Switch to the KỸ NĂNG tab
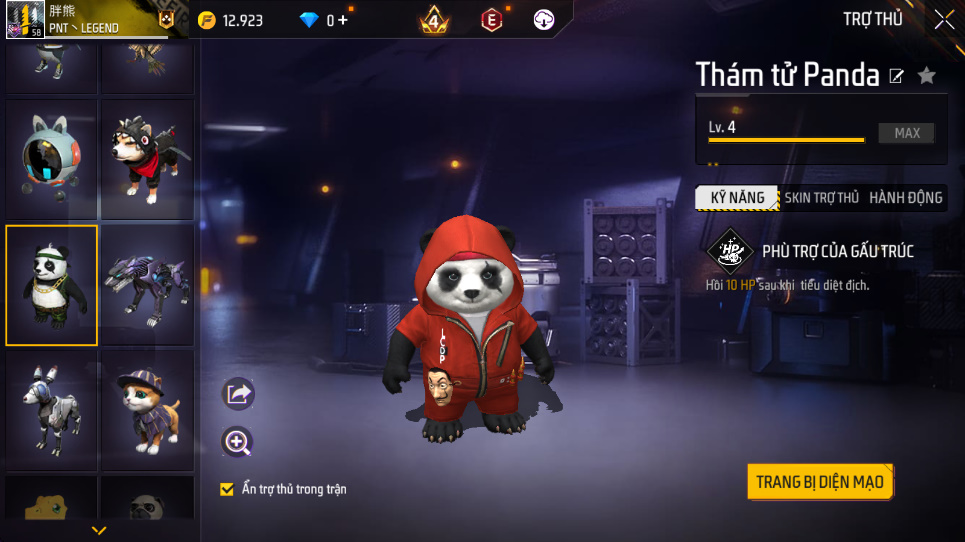965x542 pixels. (x=737, y=198)
